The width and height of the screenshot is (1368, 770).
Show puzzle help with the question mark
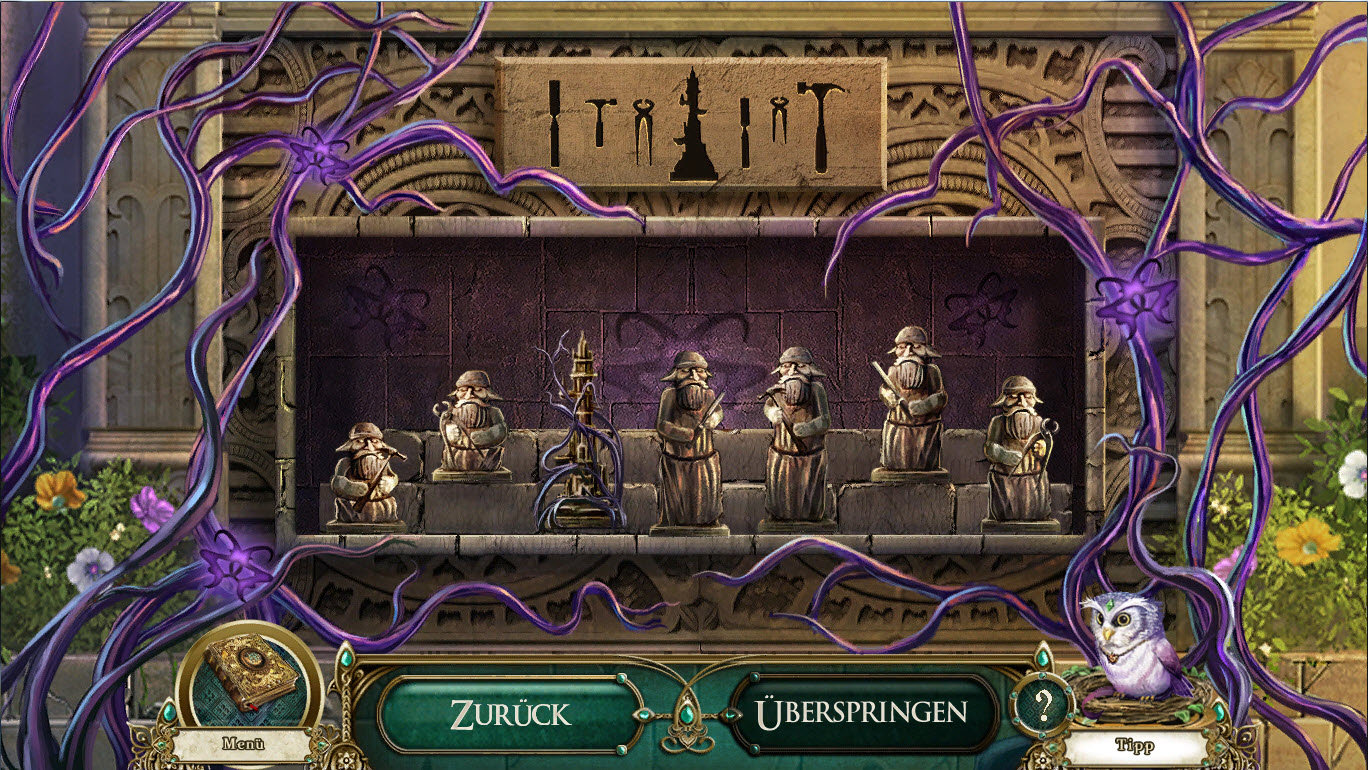tap(1042, 707)
